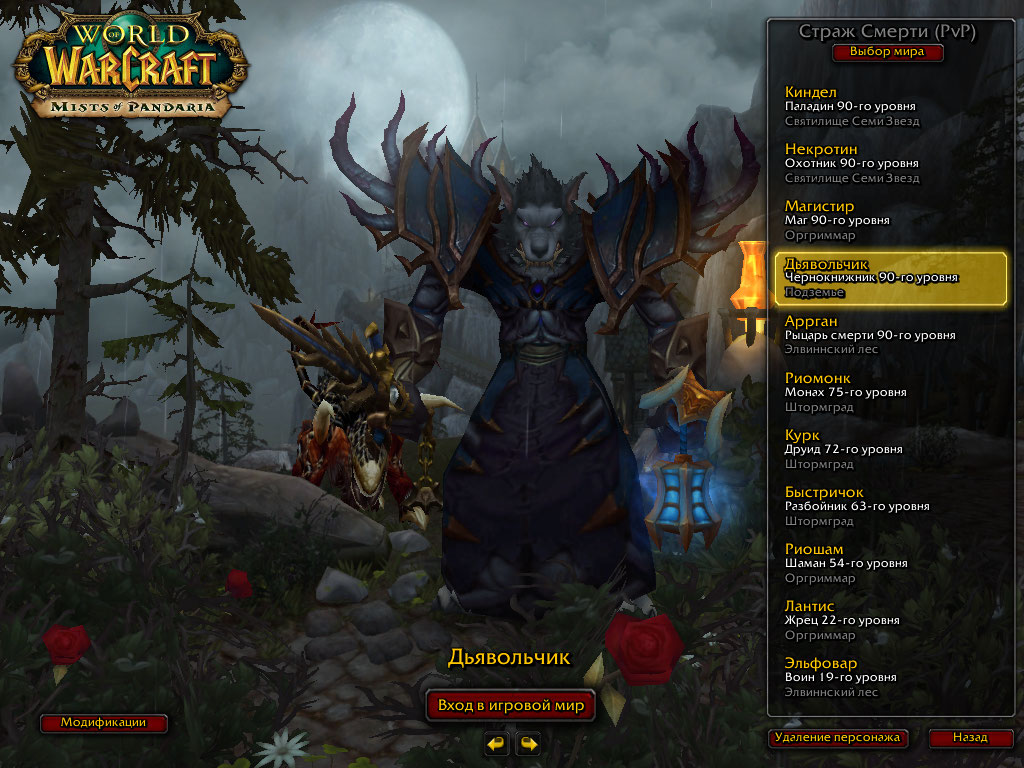This screenshot has height=768, width=1024.
Task: Pick the rogue Быстричок
Action: (x=889, y=506)
